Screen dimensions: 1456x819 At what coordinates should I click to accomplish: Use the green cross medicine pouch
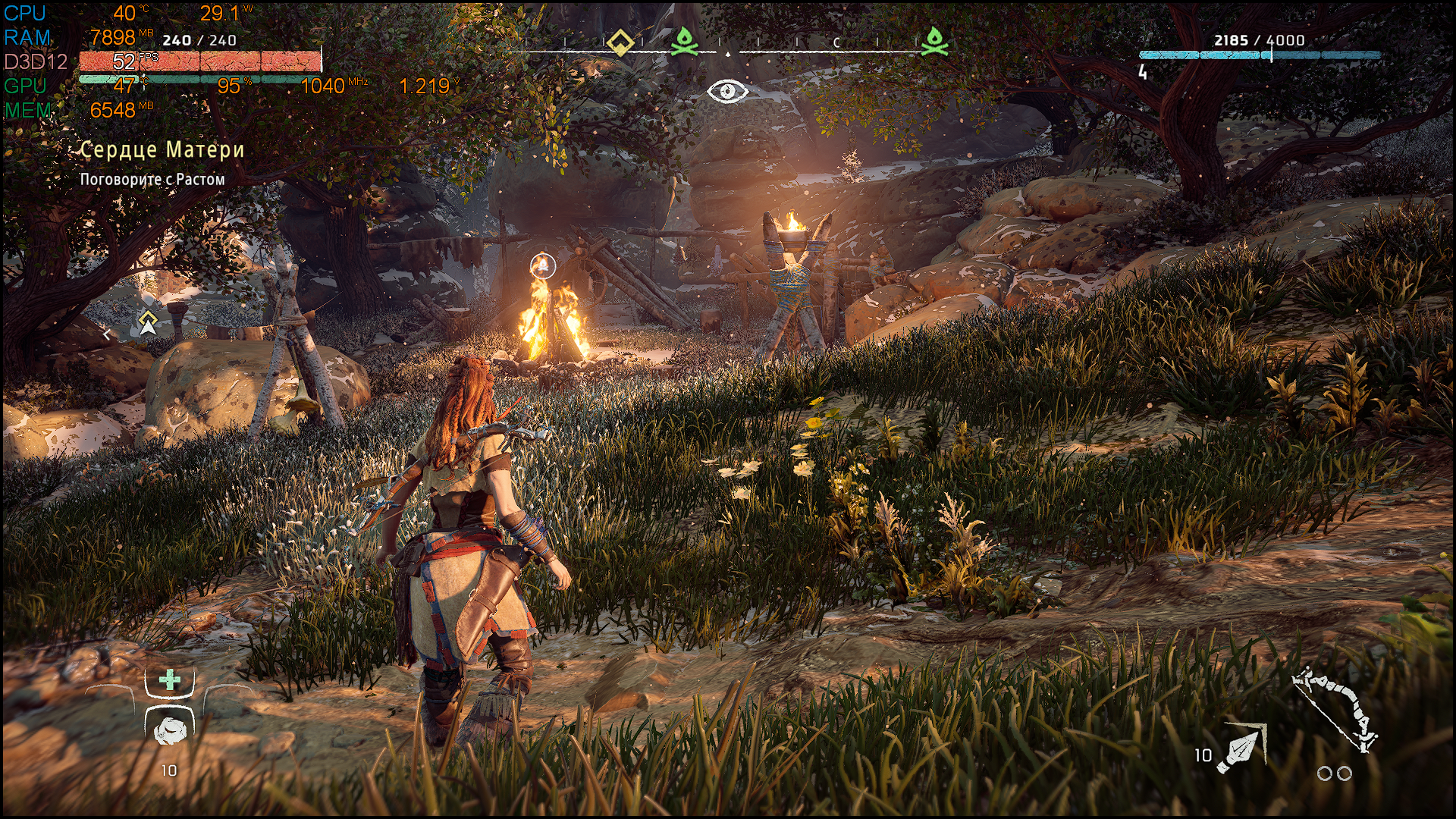point(170,679)
